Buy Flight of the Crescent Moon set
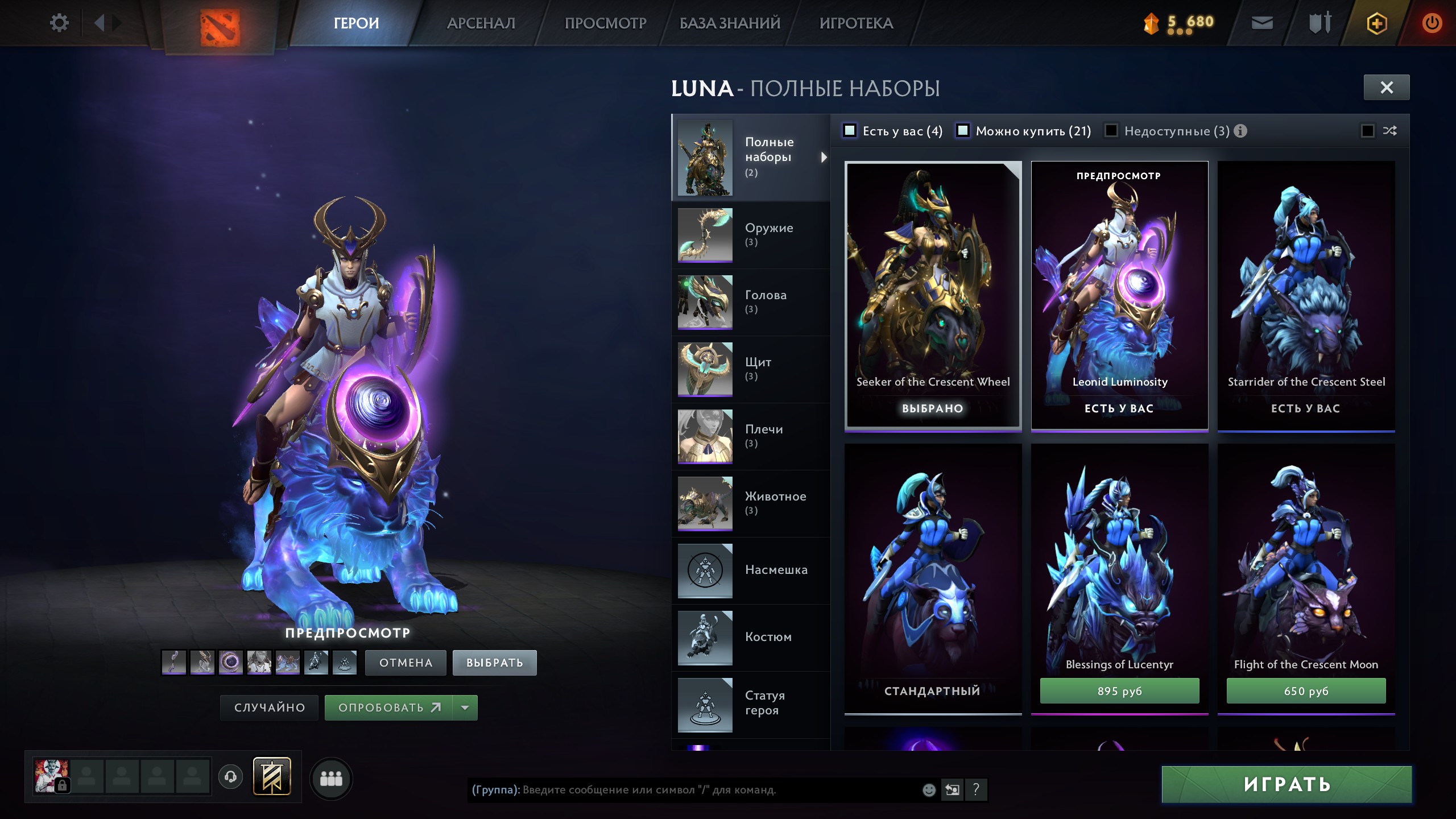Viewport: 1456px width, 819px height. (x=1306, y=691)
